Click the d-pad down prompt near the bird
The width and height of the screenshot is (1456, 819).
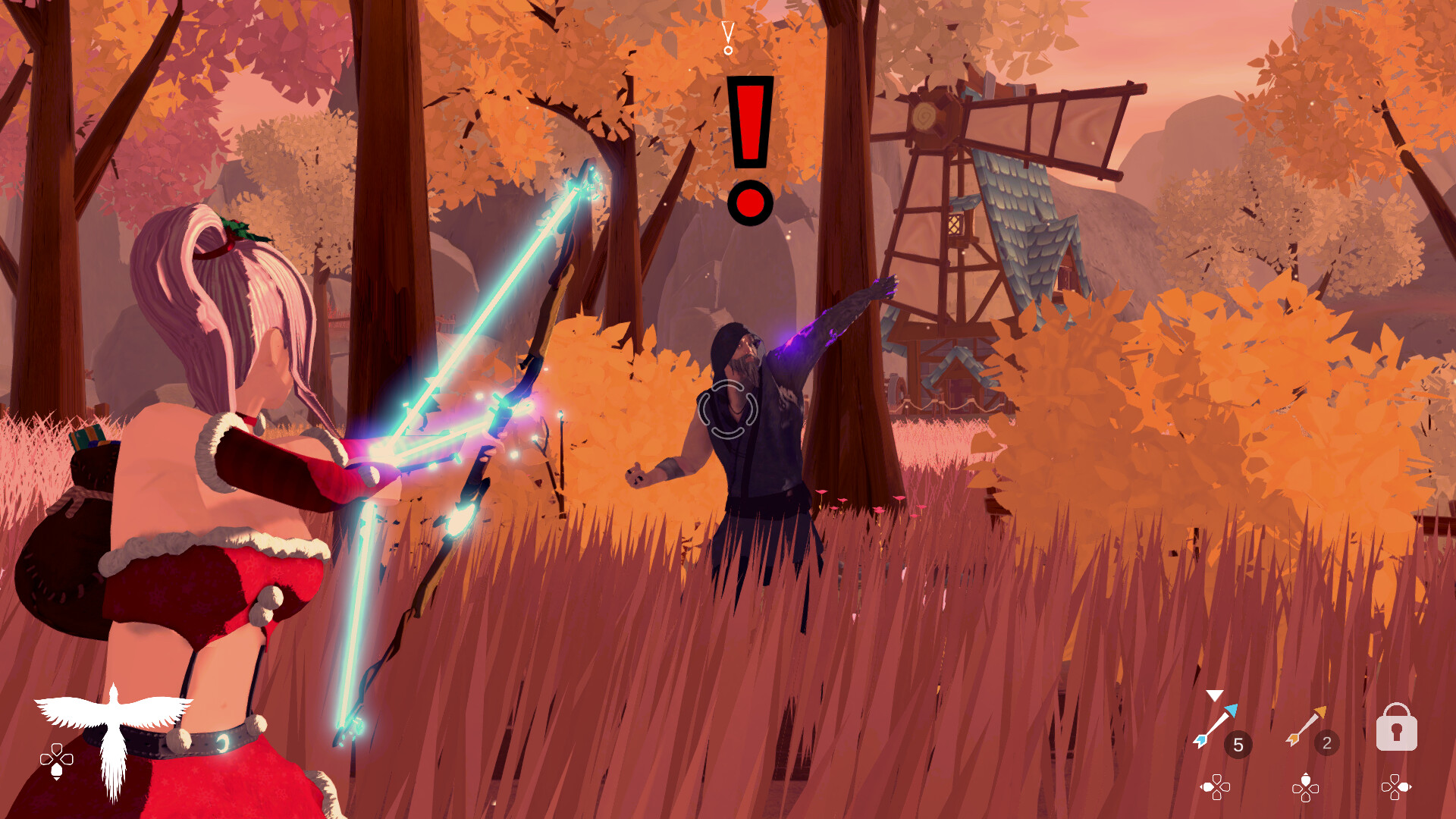coord(55,762)
